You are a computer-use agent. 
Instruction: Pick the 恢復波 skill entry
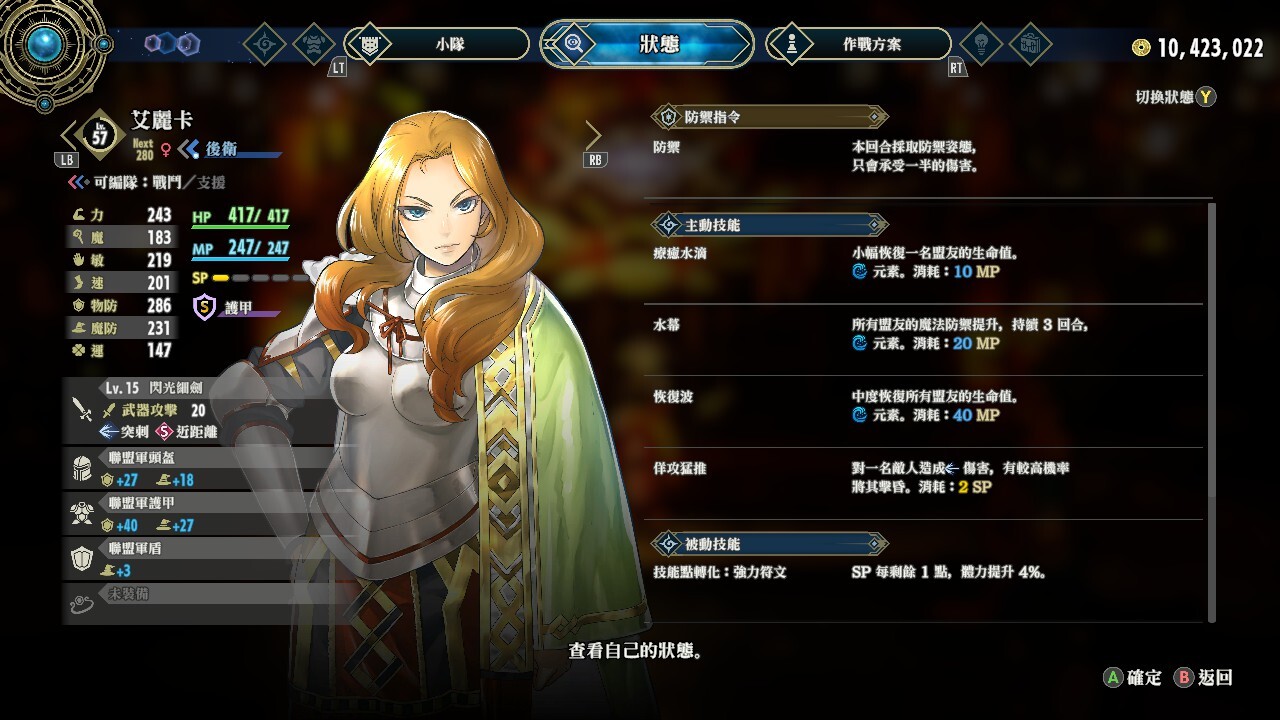(925, 407)
